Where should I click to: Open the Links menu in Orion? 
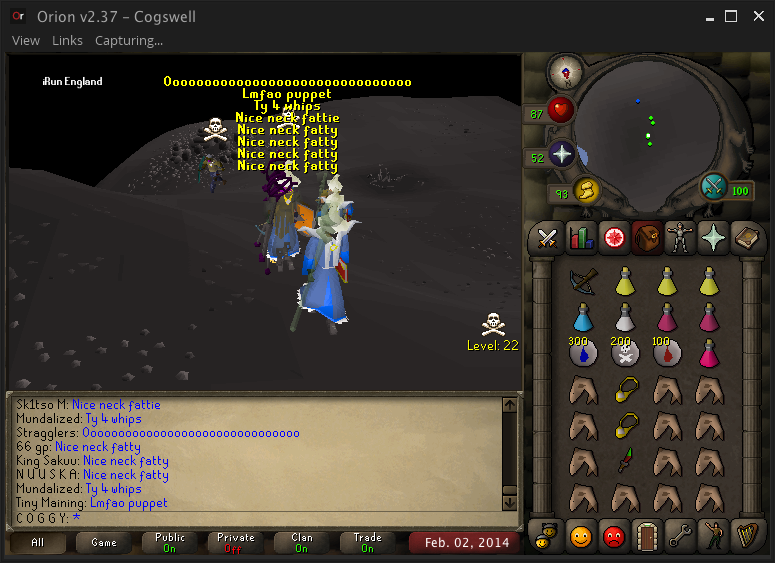point(67,40)
